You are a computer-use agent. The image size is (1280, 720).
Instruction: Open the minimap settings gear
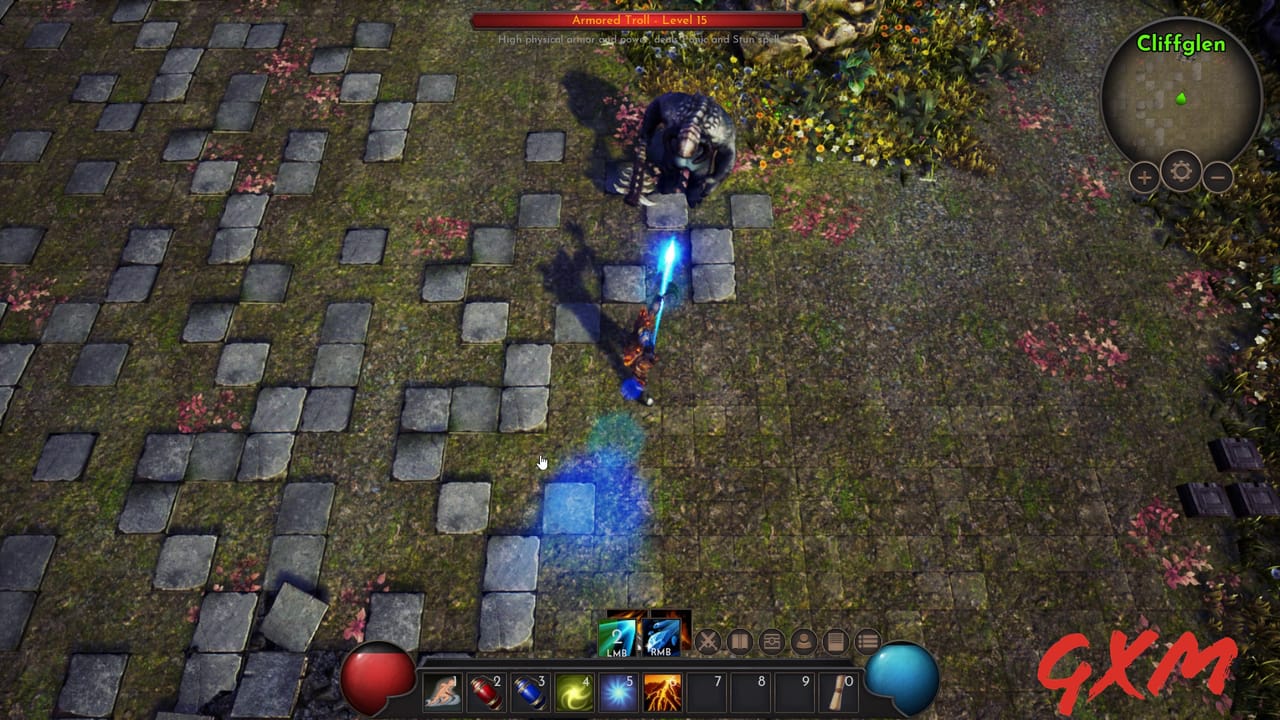point(1181,173)
